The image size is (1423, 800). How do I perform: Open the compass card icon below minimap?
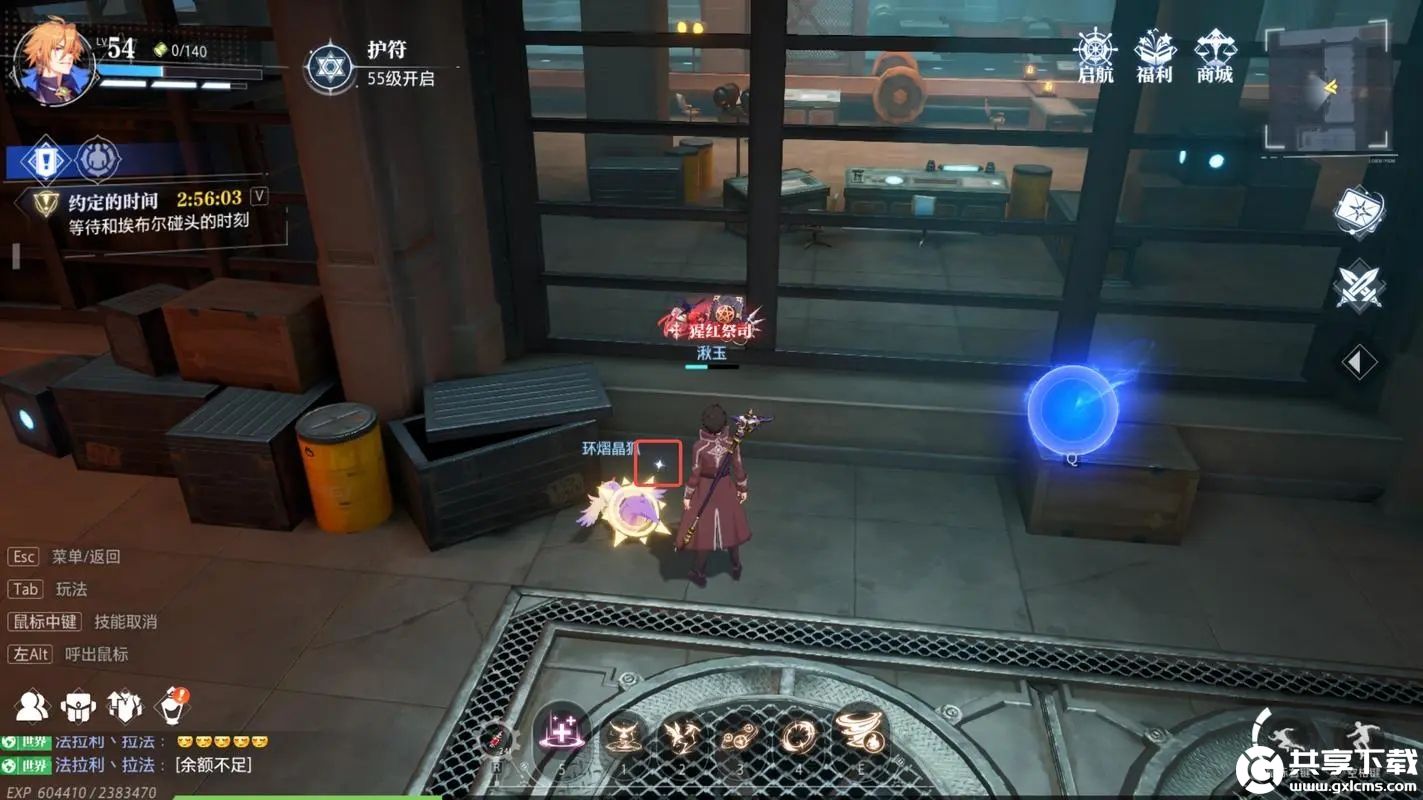coord(1358,211)
